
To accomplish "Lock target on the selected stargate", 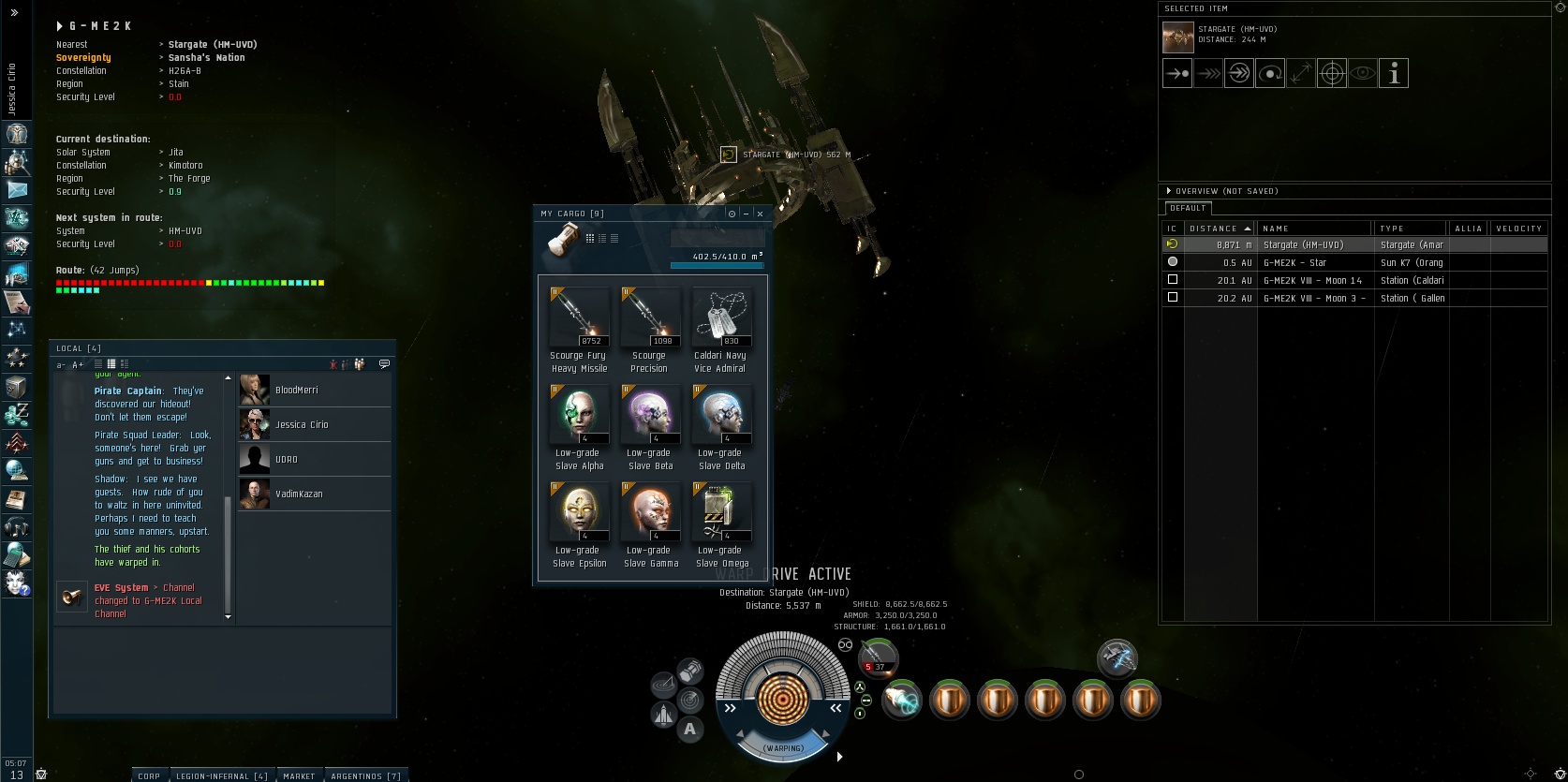I will click(1332, 73).
